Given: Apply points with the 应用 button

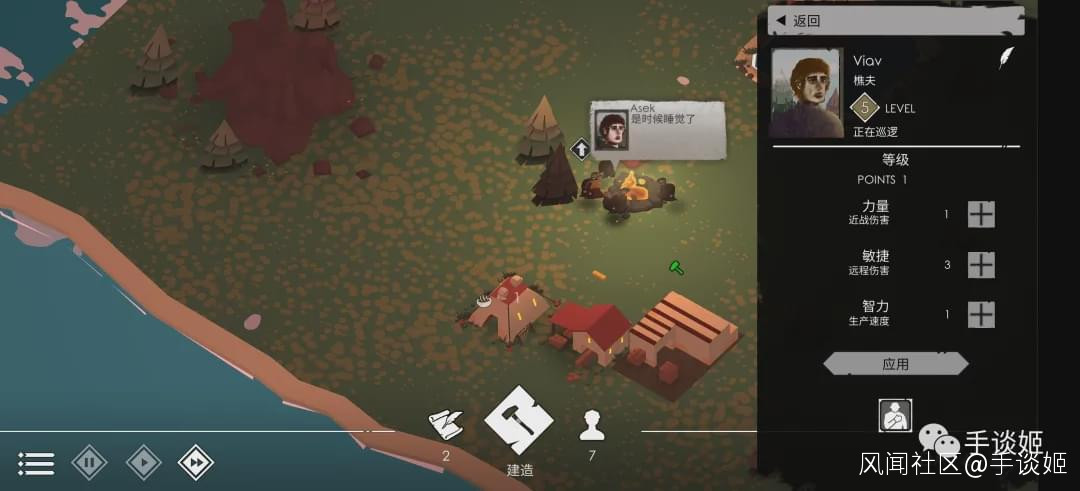Looking at the screenshot, I should point(895,364).
